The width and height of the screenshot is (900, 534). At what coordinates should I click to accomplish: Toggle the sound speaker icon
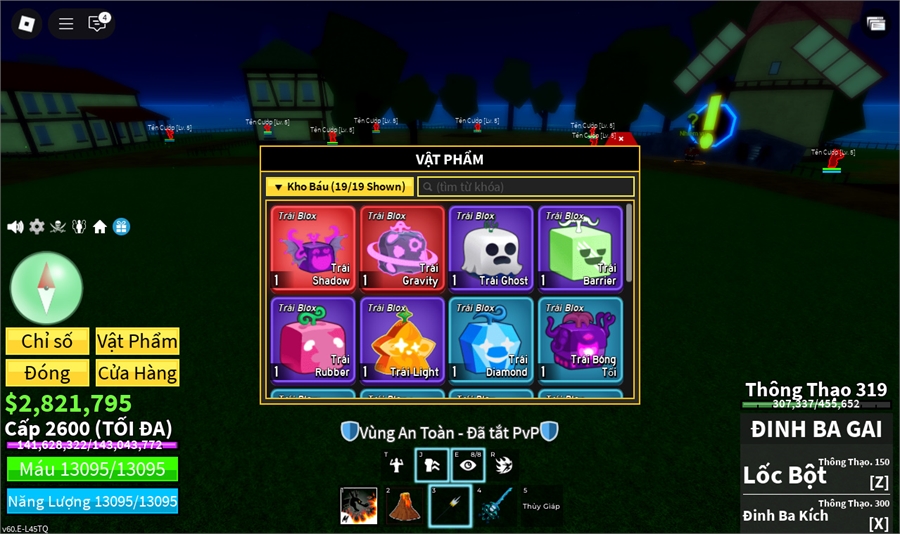tap(15, 227)
